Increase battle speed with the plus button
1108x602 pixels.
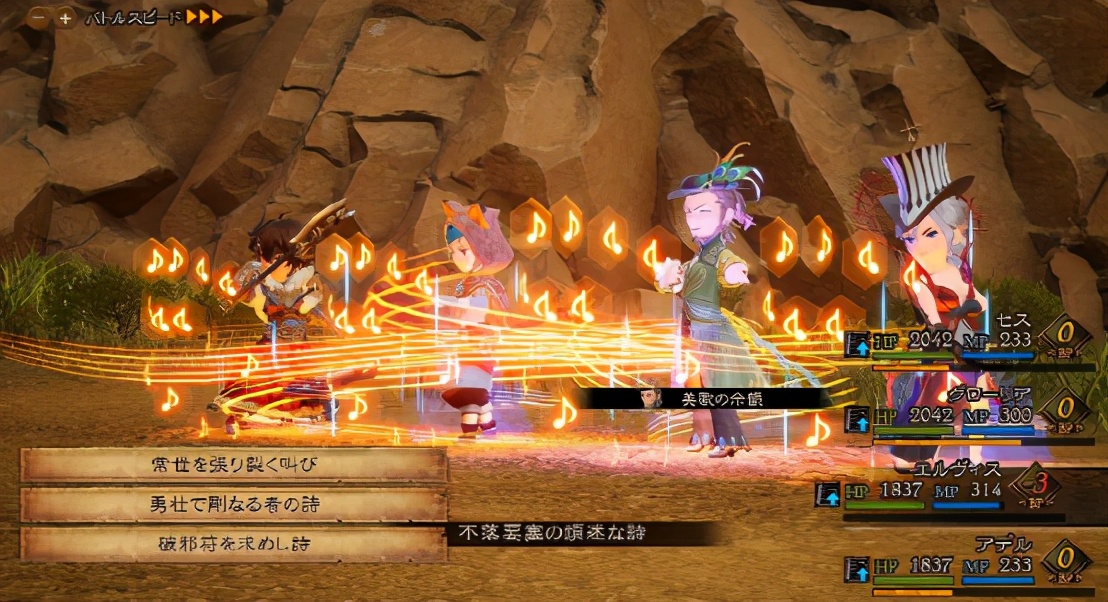(x=65, y=18)
